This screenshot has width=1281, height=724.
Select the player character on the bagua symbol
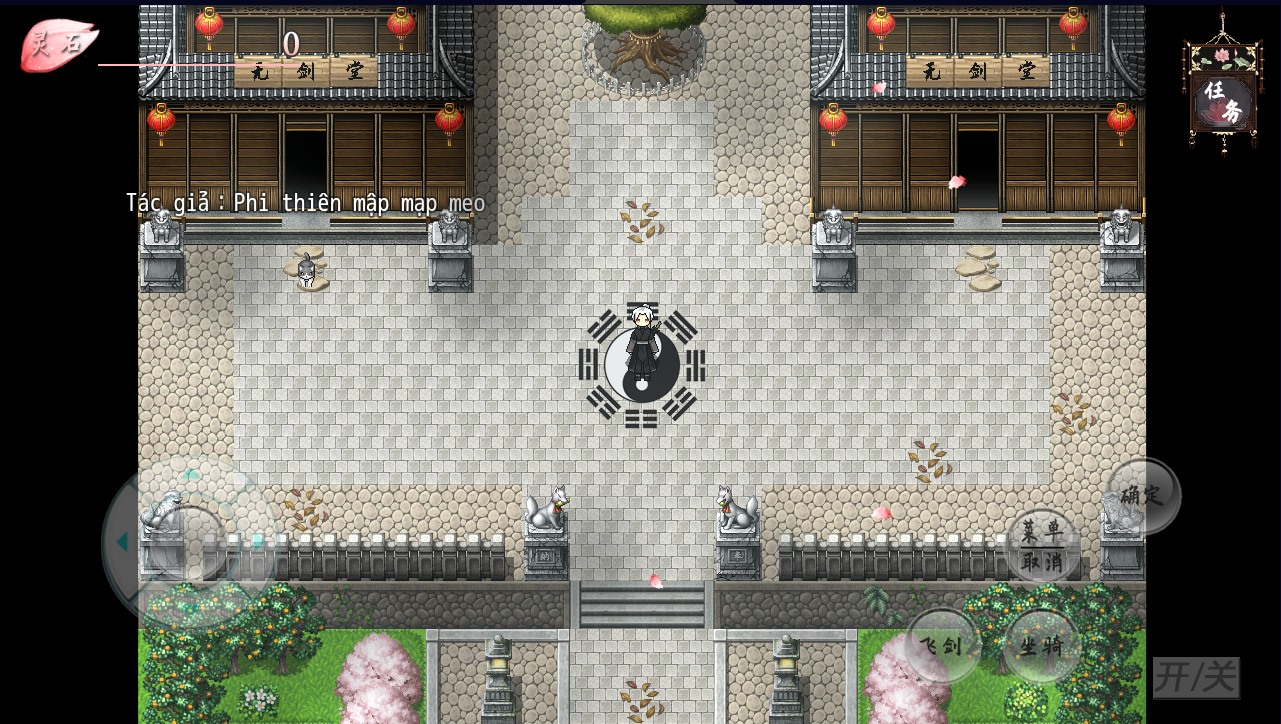pyautogui.click(x=641, y=345)
